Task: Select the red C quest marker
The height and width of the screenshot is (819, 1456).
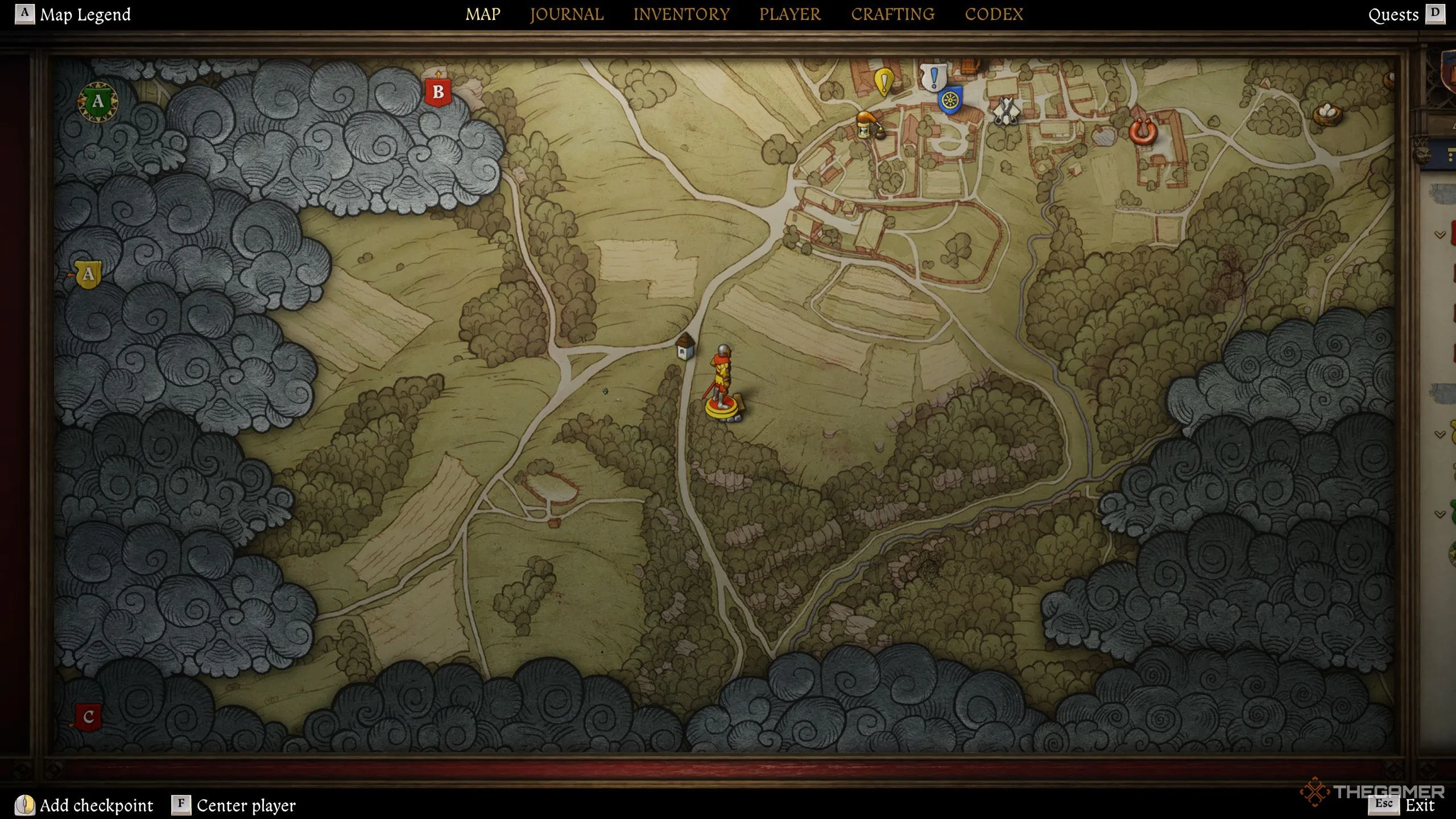Action: (x=88, y=717)
